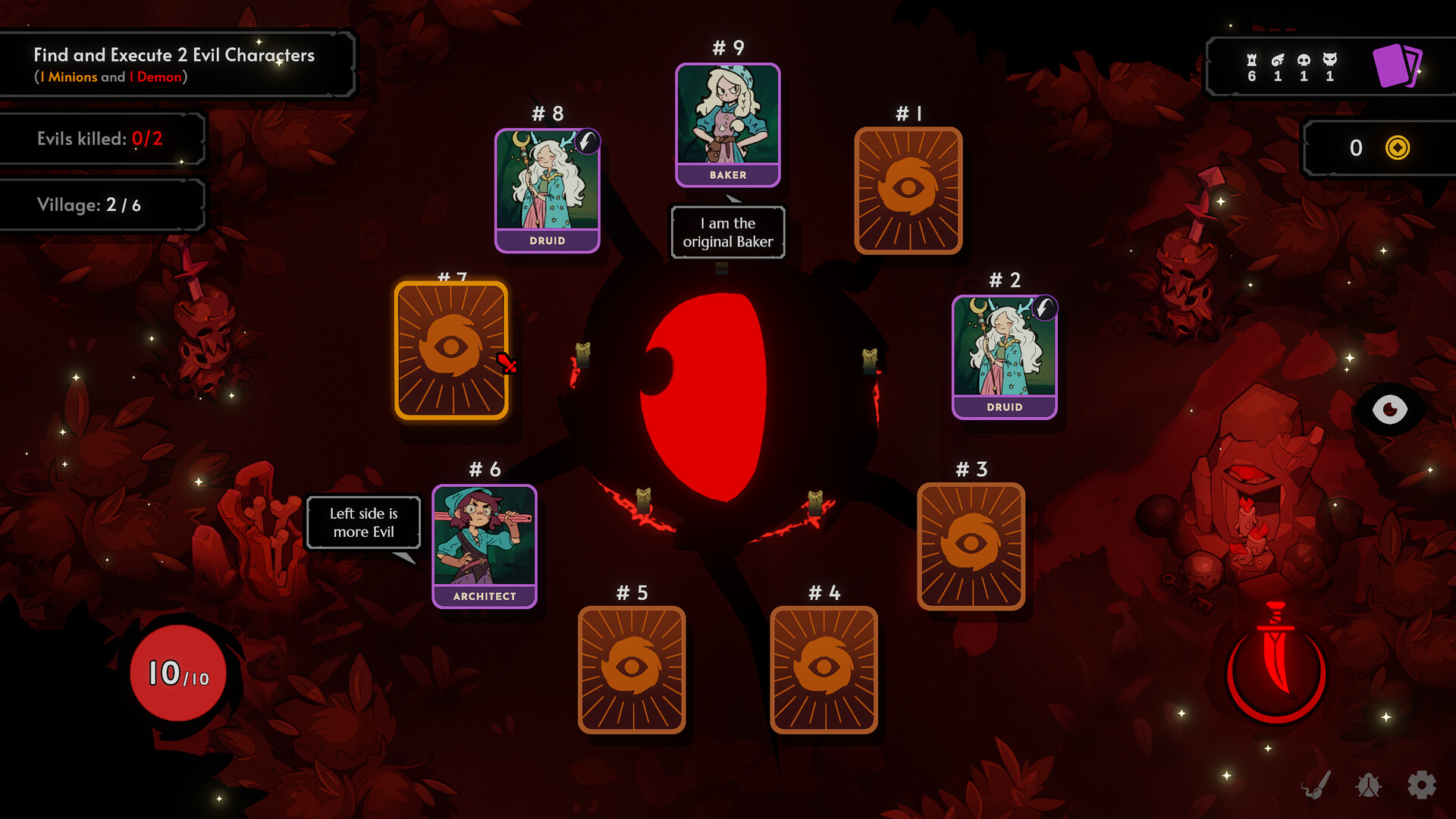
Task: Click the Baker's speech bubble
Action: click(x=726, y=232)
